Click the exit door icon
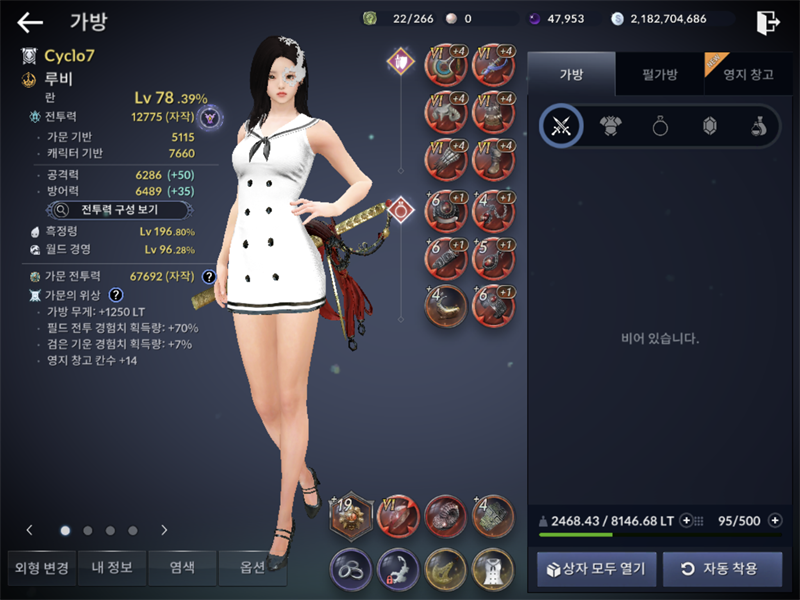 [x=767, y=22]
